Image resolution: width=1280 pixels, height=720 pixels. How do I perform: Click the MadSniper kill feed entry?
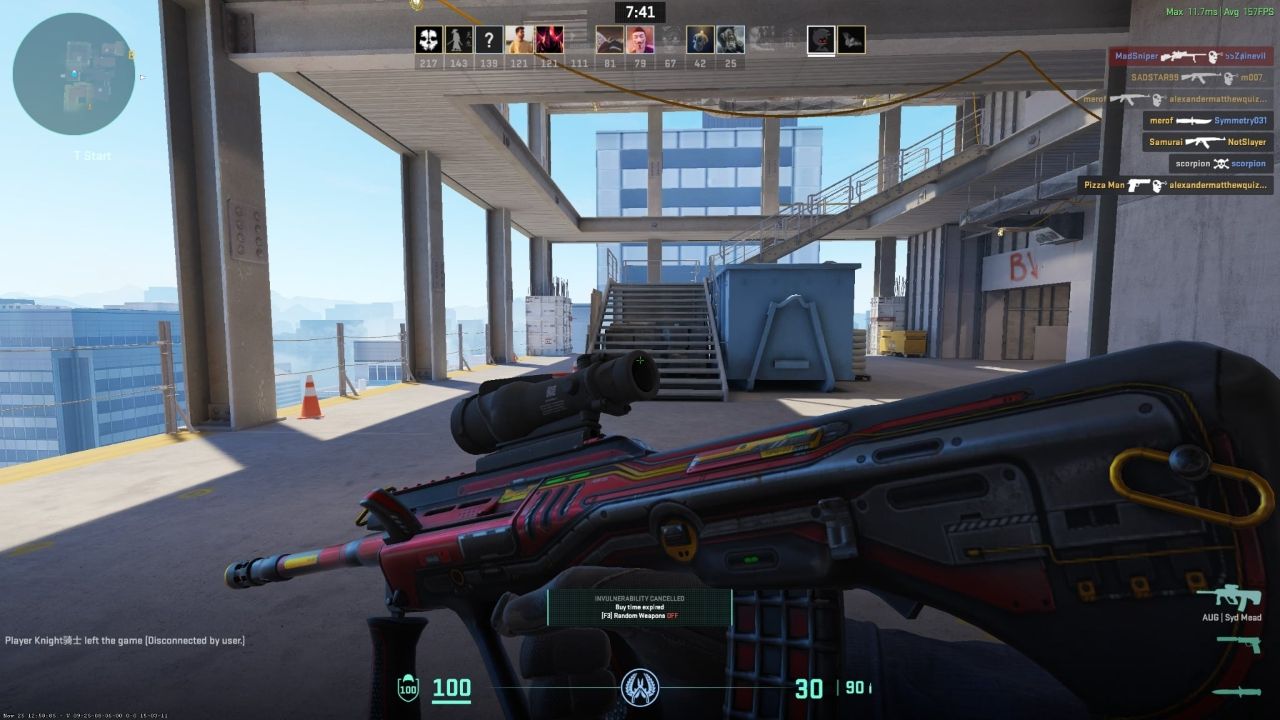(x=1190, y=57)
